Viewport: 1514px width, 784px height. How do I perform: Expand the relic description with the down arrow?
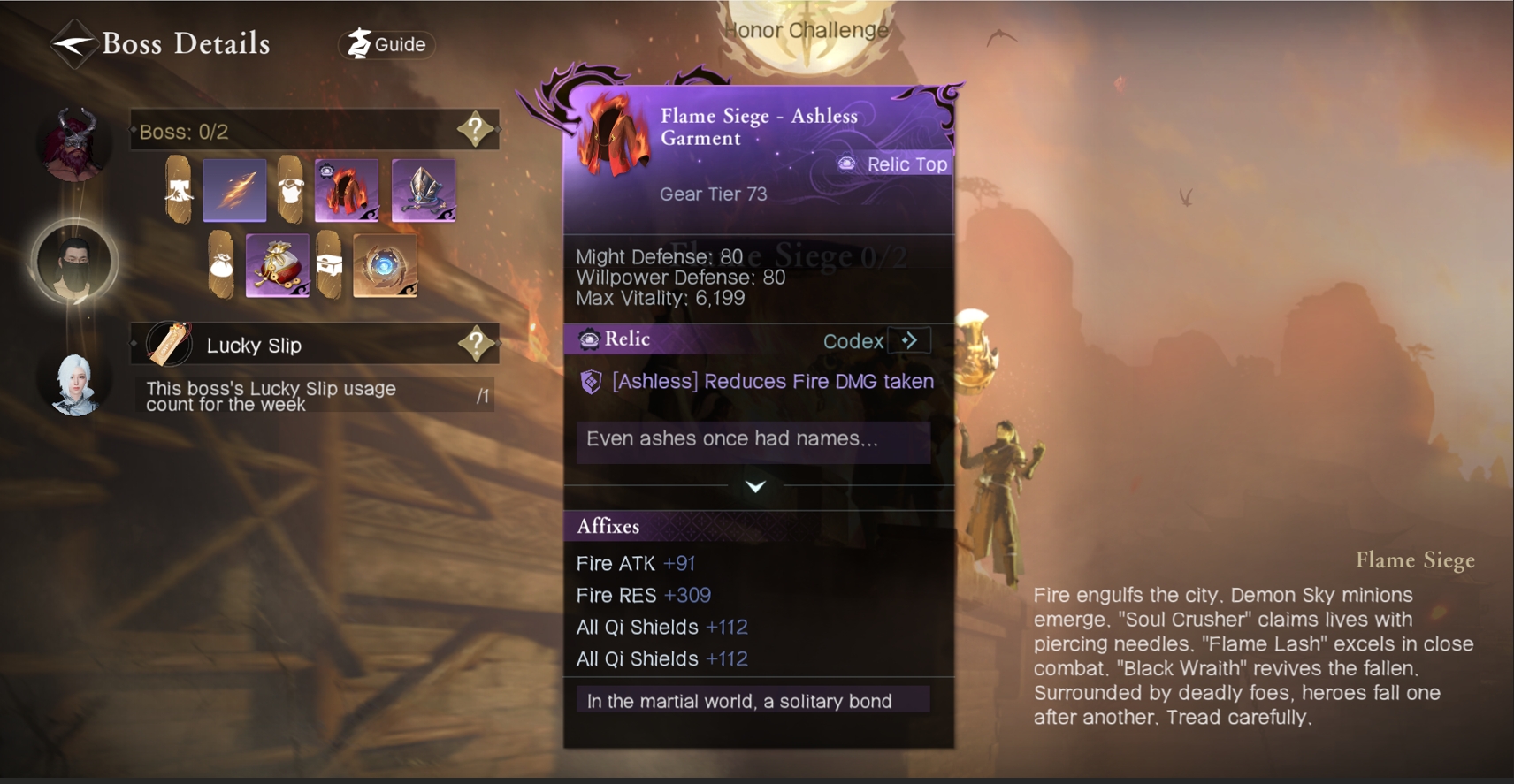(x=755, y=486)
